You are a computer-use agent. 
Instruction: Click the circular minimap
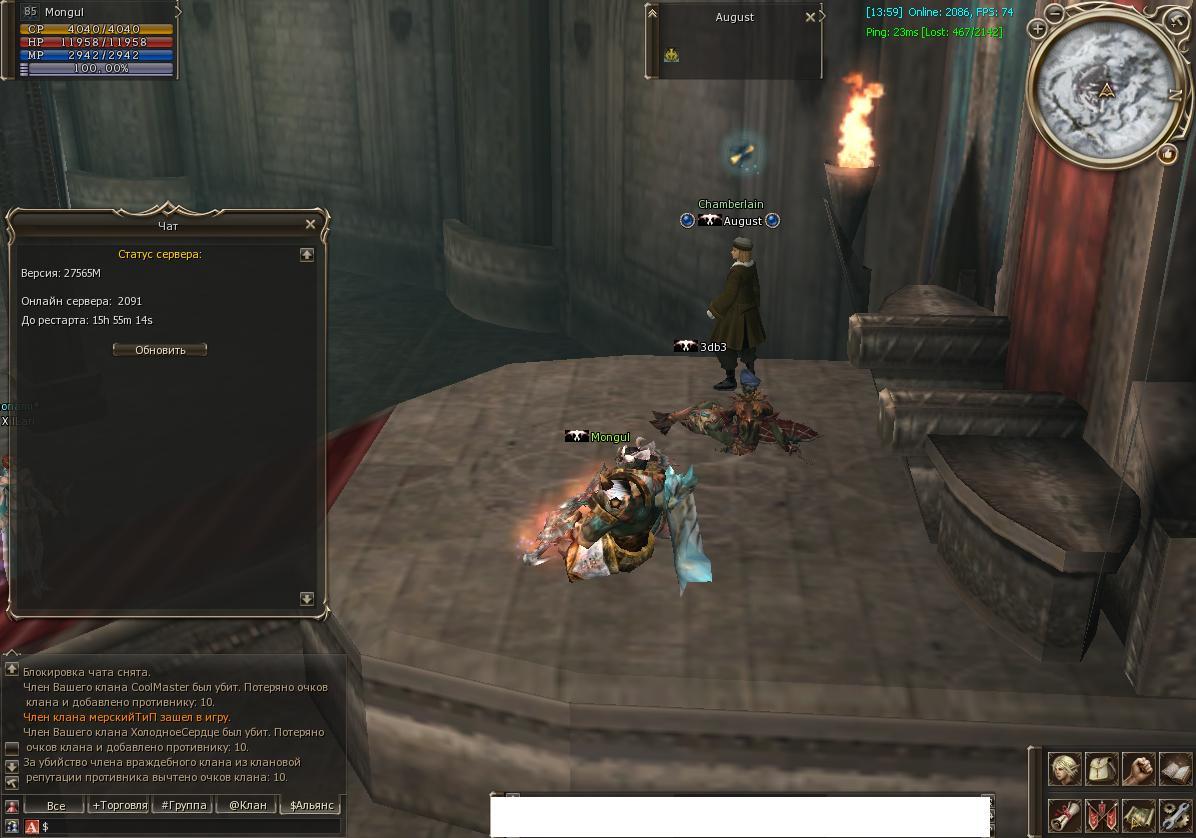pyautogui.click(x=1106, y=90)
